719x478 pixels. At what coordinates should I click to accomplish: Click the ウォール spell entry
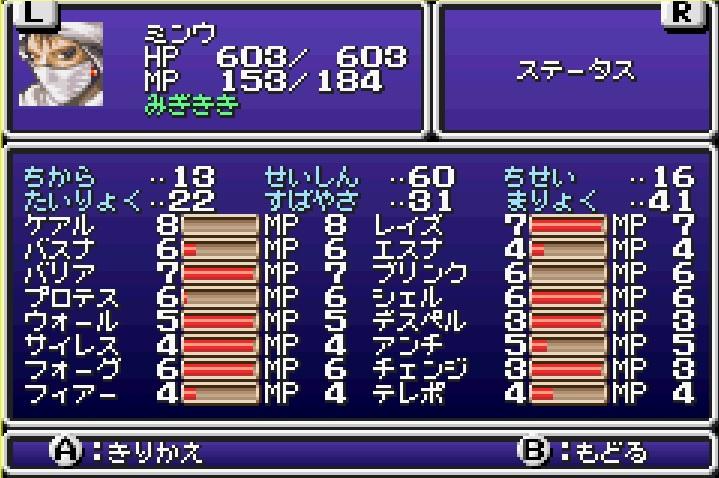70,321
